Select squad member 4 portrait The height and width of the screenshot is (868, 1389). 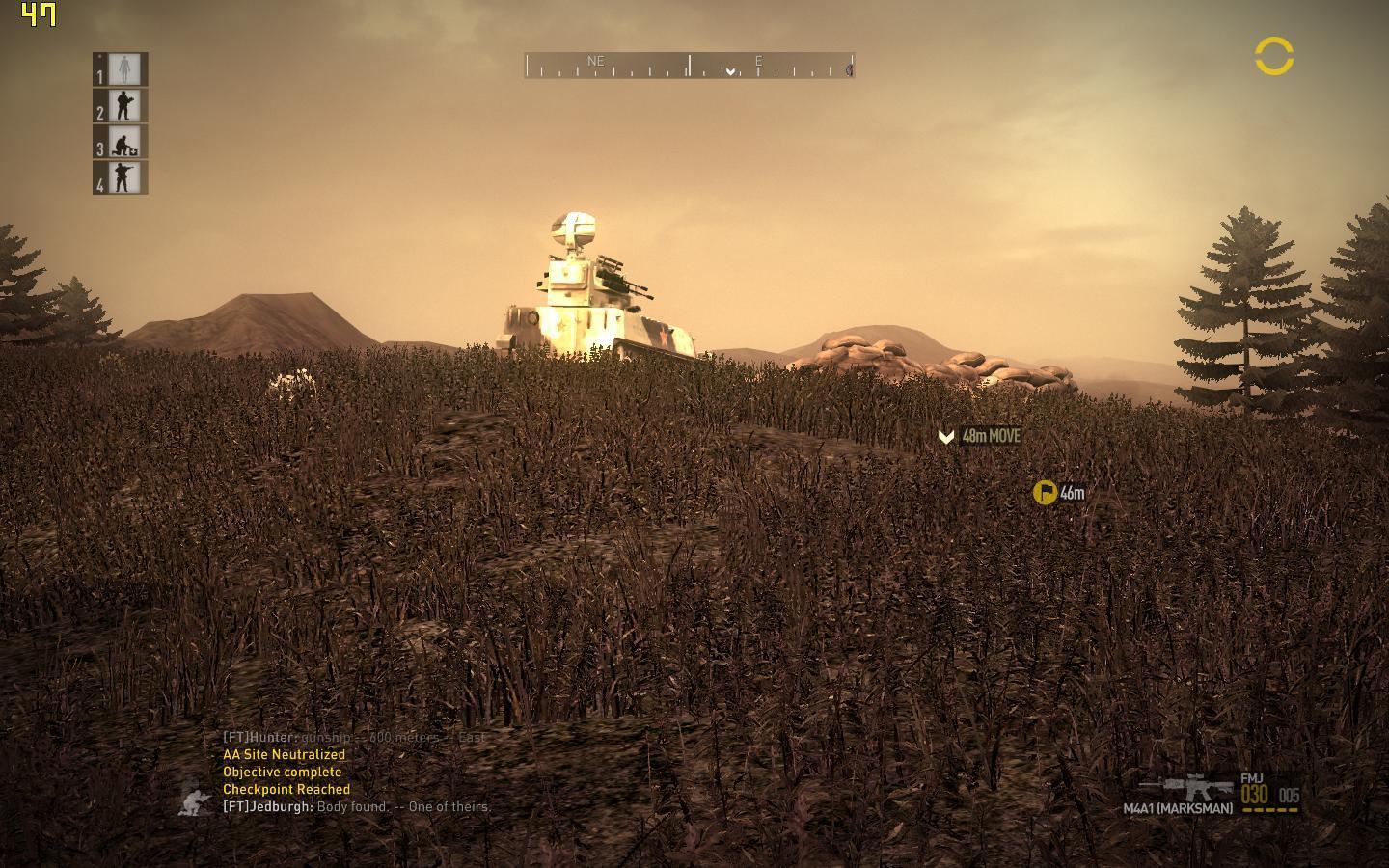tap(124, 178)
